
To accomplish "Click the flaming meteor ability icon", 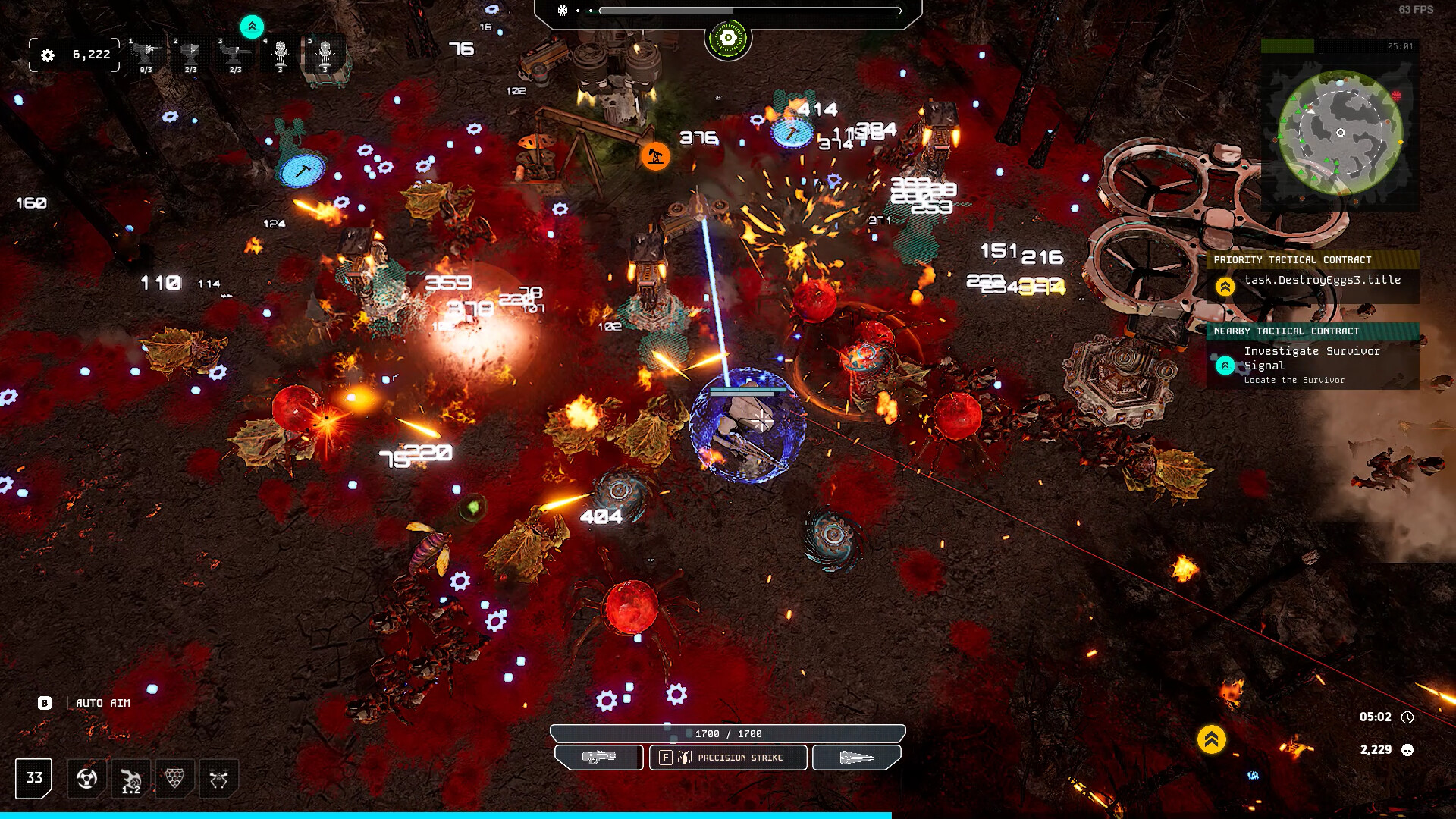I will click(x=131, y=778).
